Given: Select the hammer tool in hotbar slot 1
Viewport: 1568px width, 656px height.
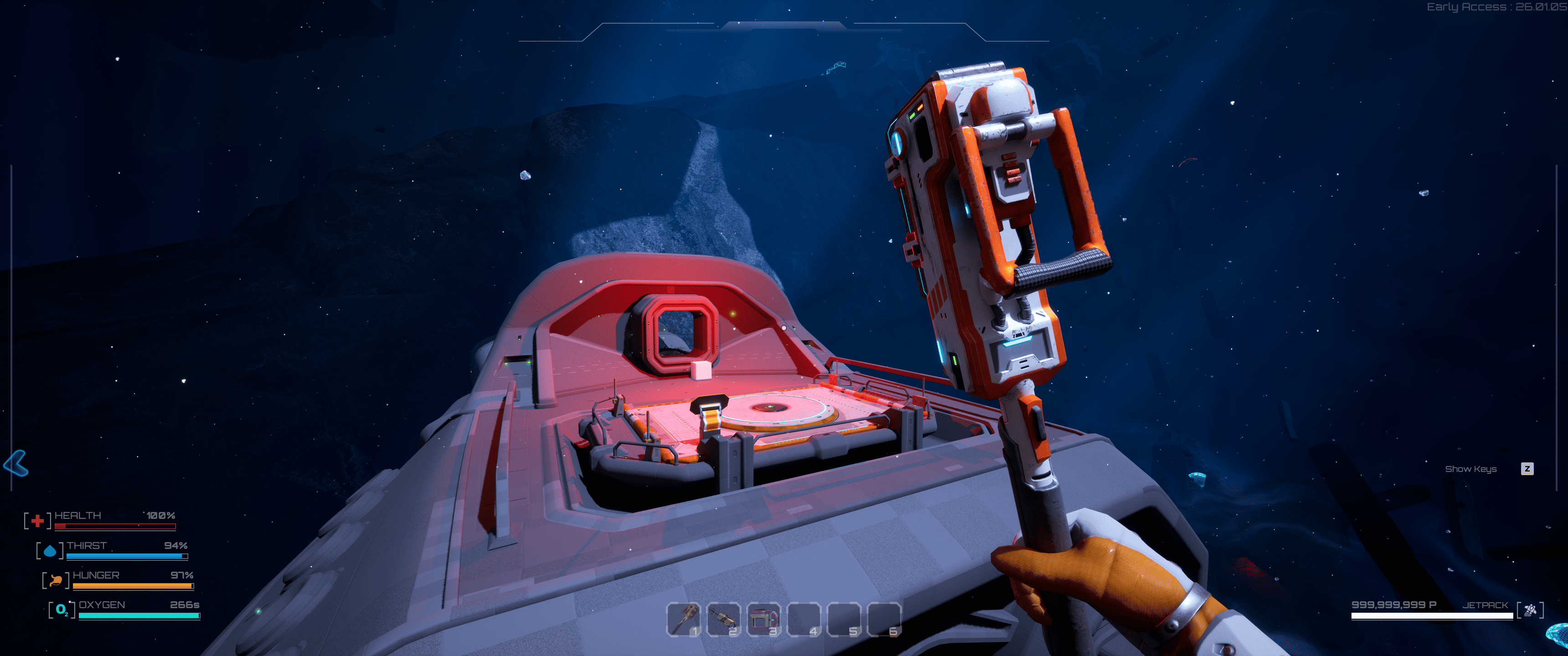Looking at the screenshot, I should (x=685, y=619).
